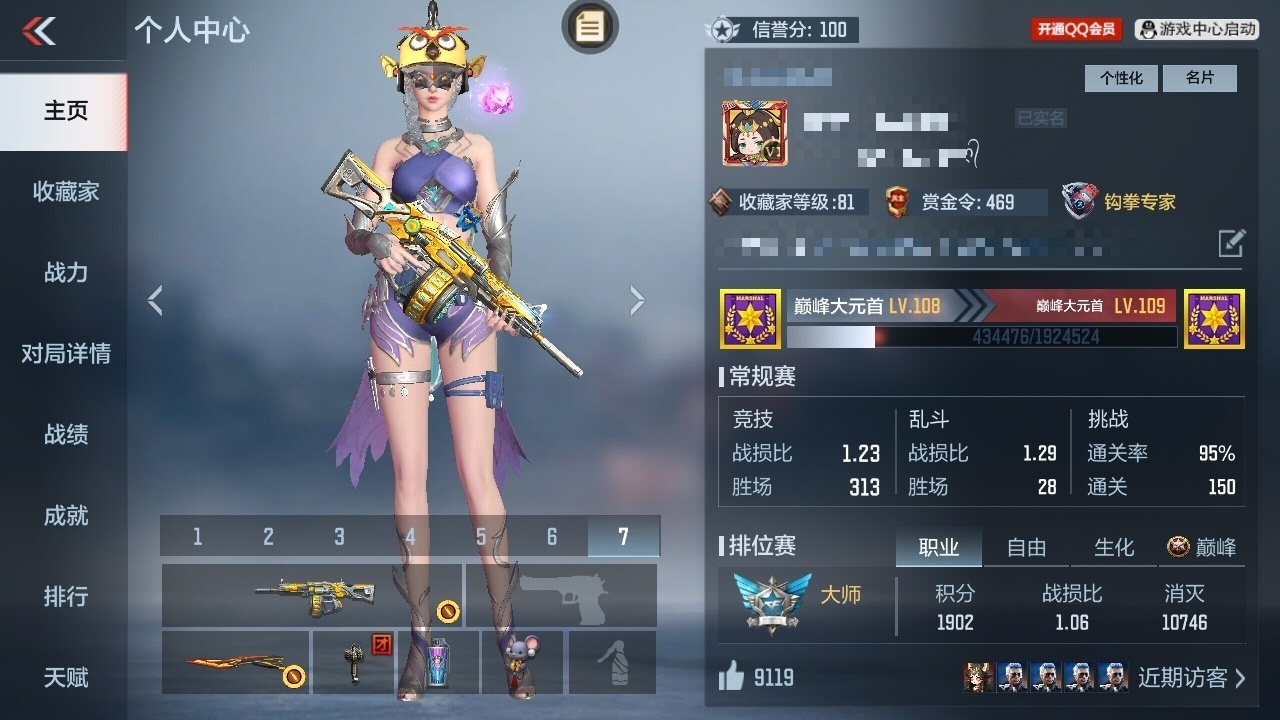Screen dimensions: 1280x720
Task: Edit the profile signature with pencil icon
Action: (1231, 242)
